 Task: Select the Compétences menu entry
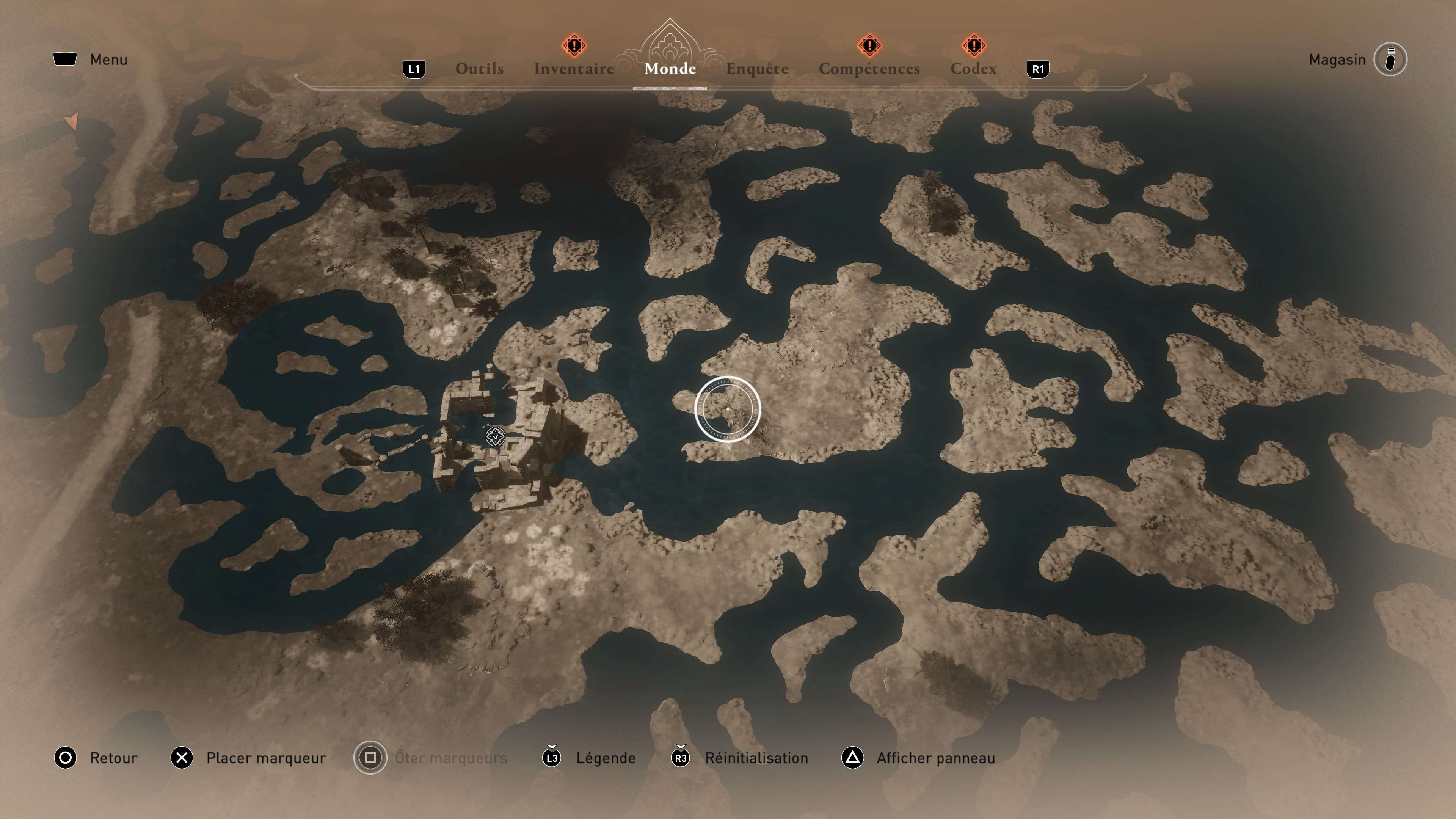869,68
